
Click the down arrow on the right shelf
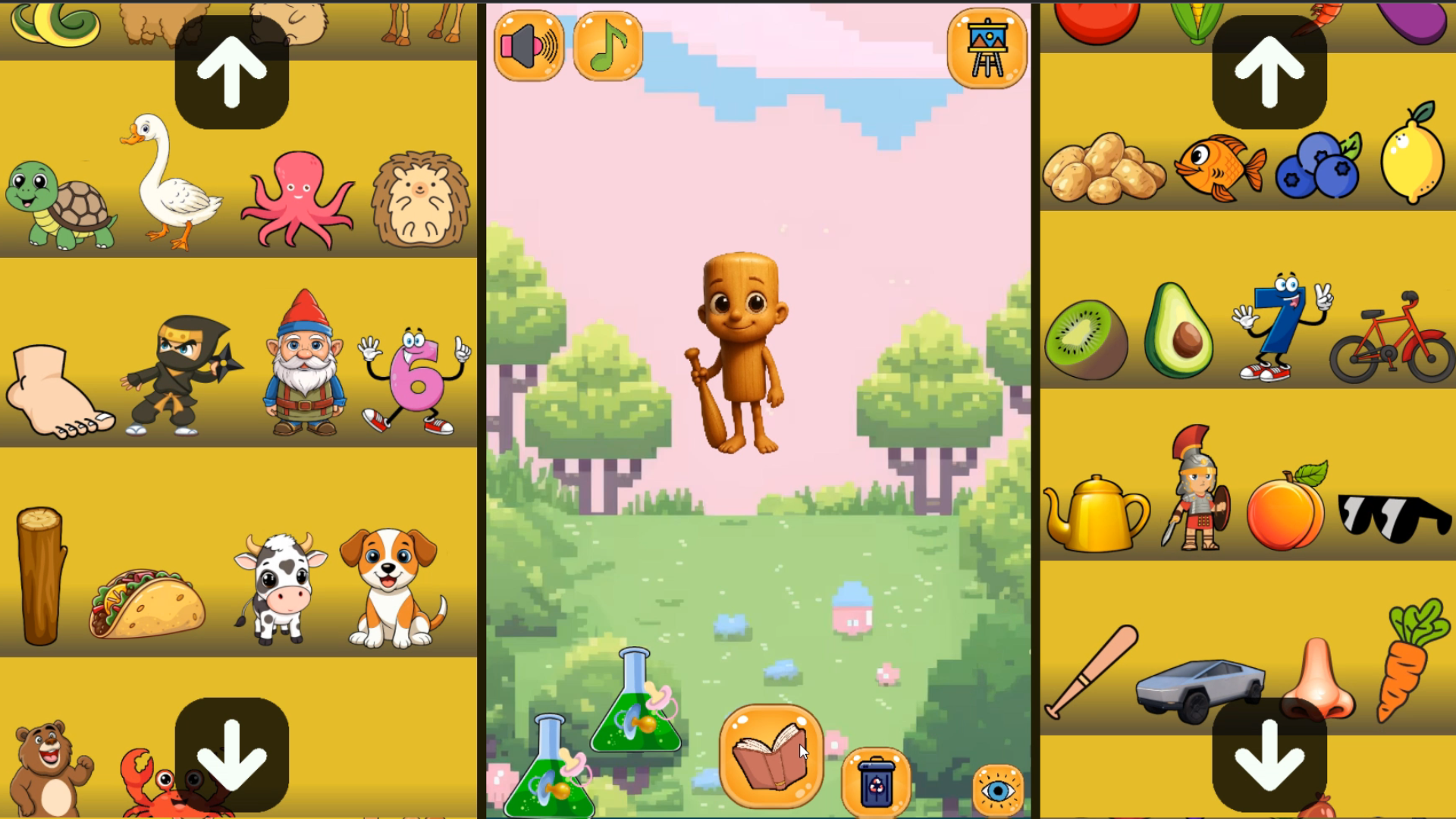click(x=1269, y=753)
